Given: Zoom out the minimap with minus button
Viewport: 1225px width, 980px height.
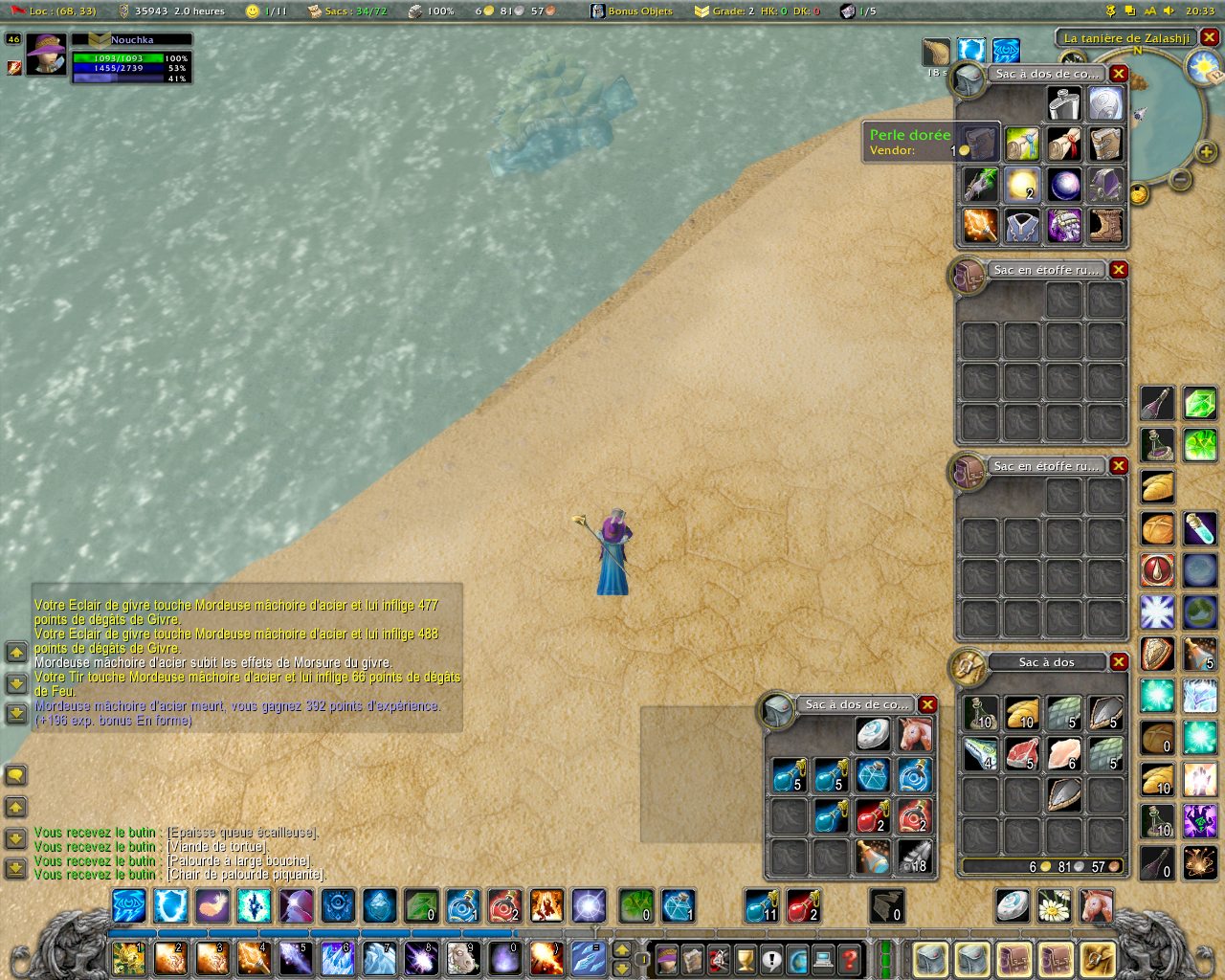Looking at the screenshot, I should click(x=1181, y=179).
